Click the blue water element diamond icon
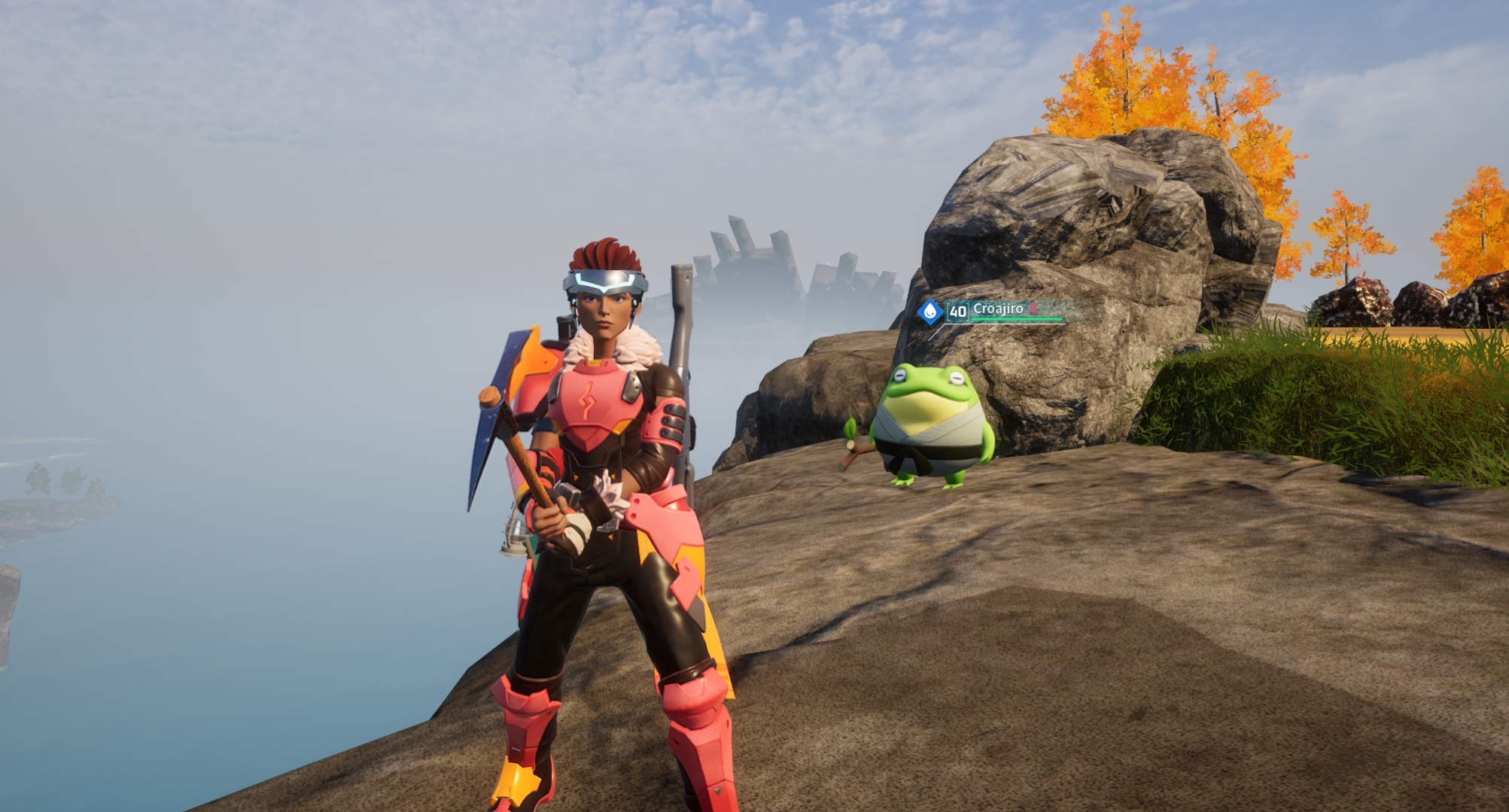This screenshot has width=1509, height=812. (x=930, y=312)
